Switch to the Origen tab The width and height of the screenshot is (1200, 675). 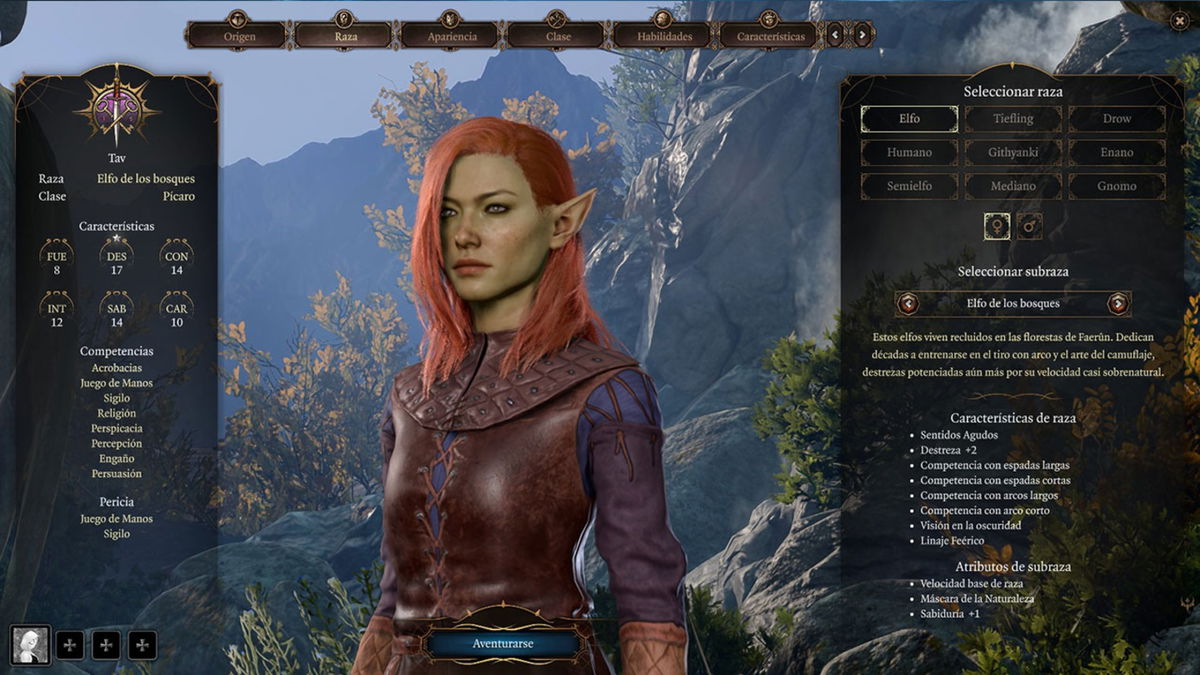click(238, 36)
